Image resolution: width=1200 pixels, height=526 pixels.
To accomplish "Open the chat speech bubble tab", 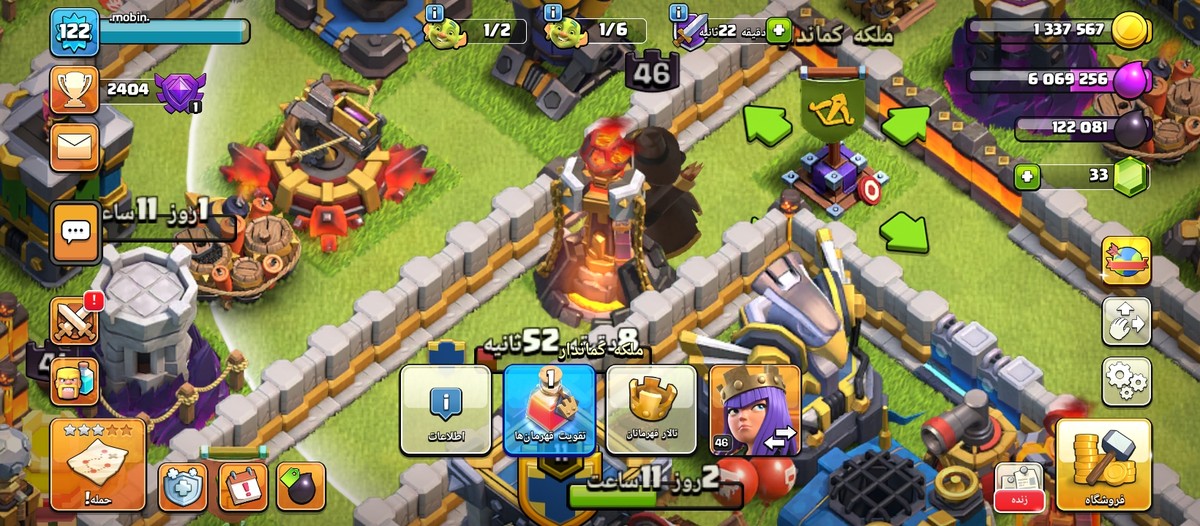I will 75,232.
